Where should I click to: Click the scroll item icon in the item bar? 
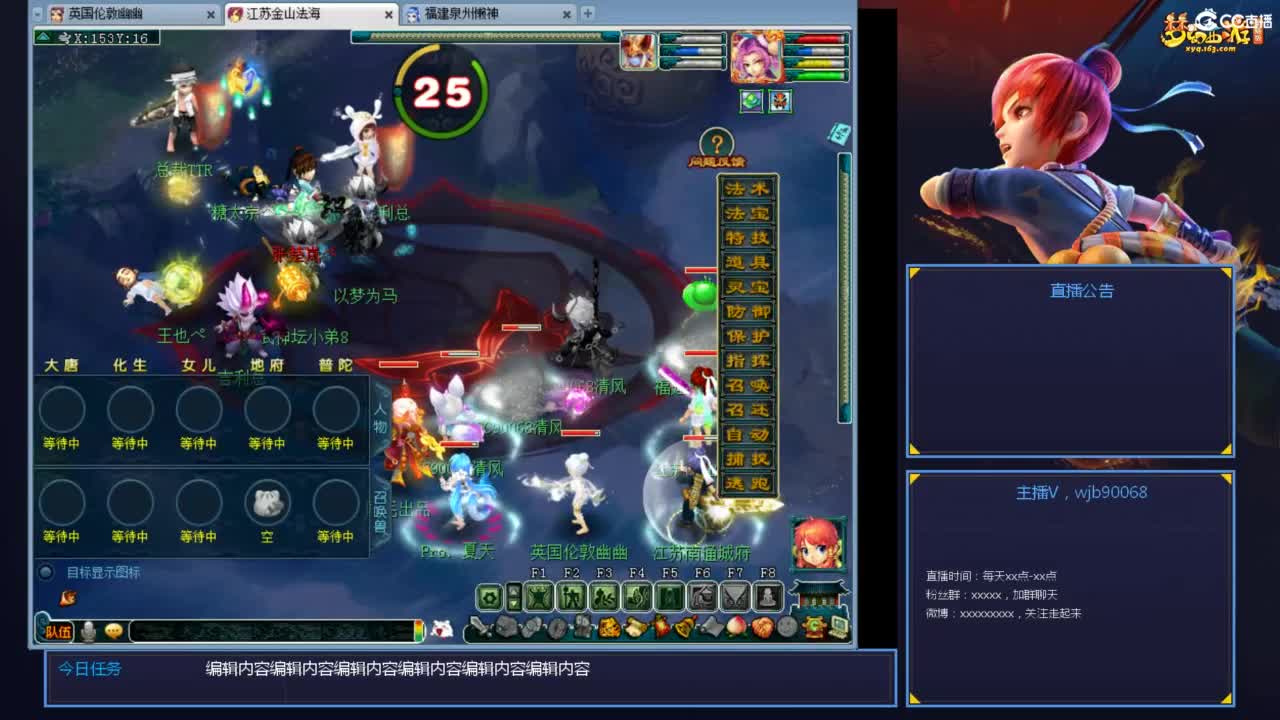[x=712, y=627]
